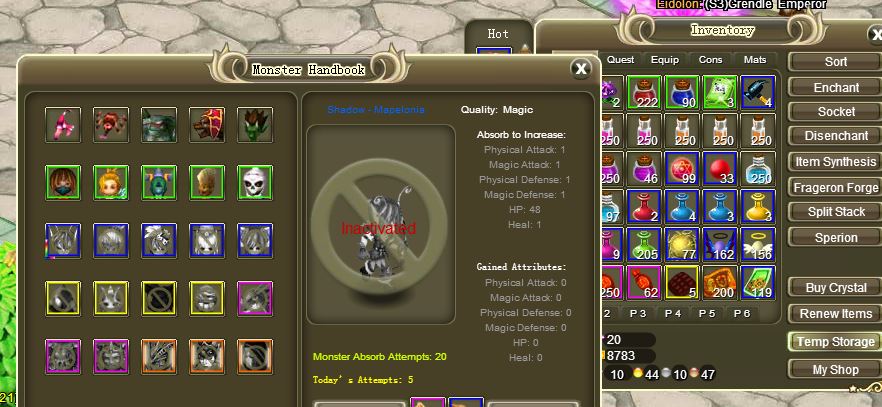The height and width of the screenshot is (407, 882).
Task: Close the Monster Handbook window
Action: (580, 68)
